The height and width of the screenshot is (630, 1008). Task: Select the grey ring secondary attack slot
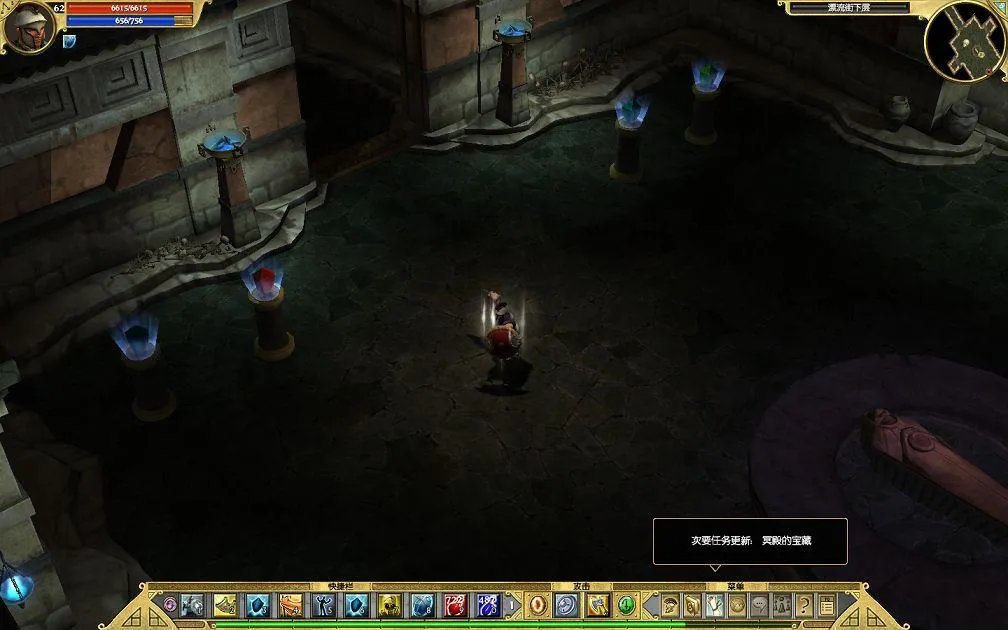566,605
